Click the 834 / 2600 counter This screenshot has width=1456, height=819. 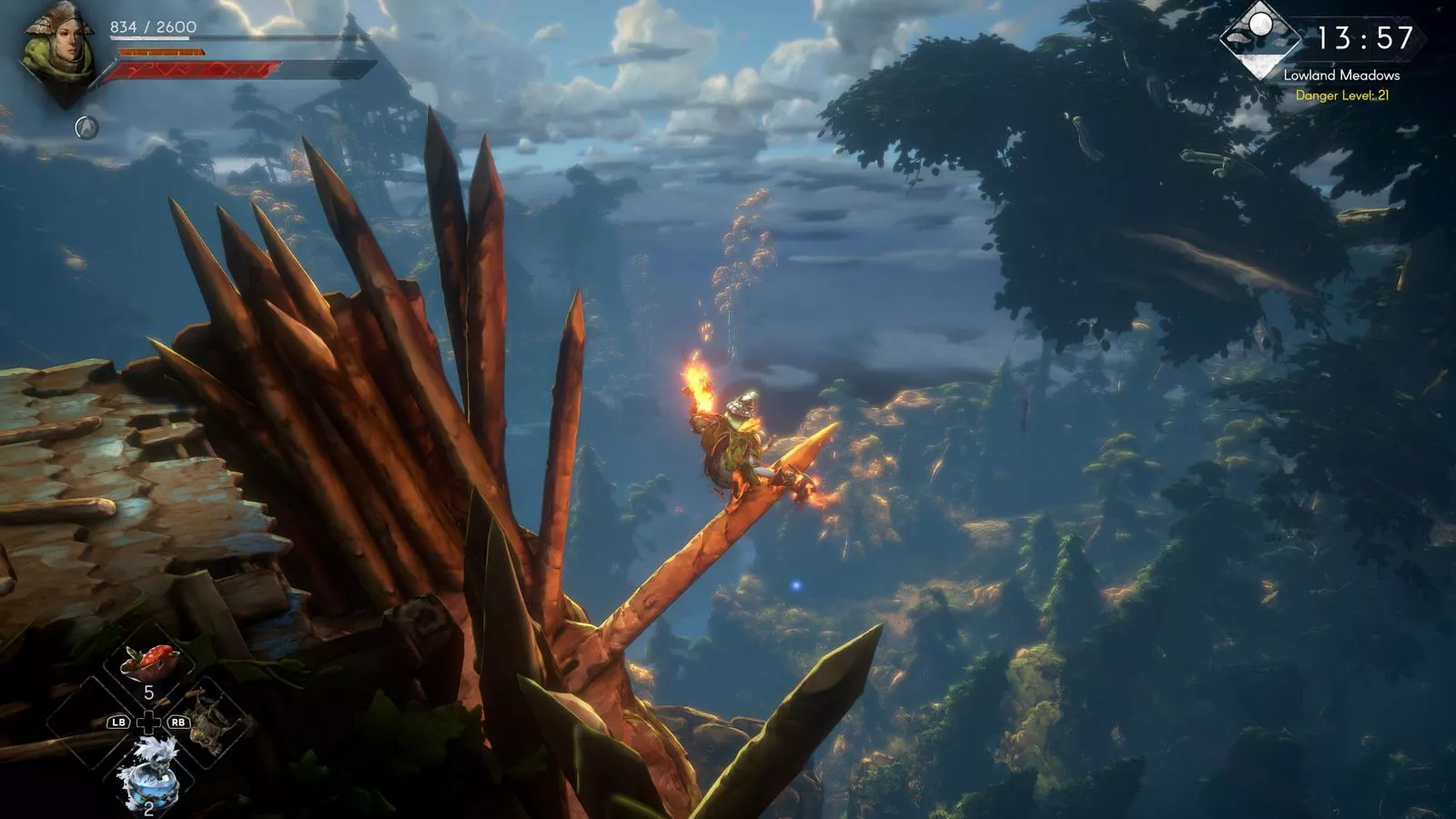click(x=152, y=27)
